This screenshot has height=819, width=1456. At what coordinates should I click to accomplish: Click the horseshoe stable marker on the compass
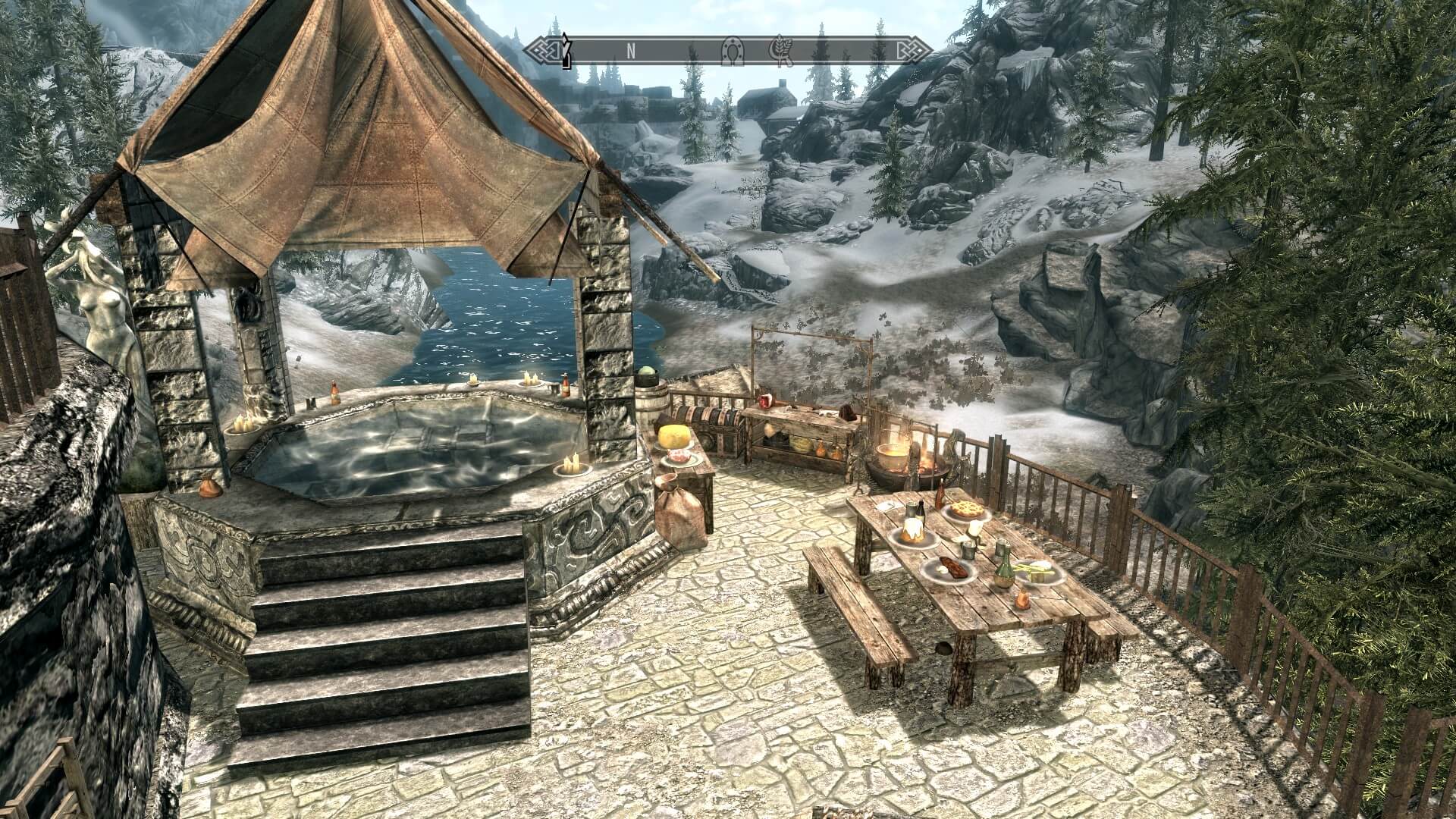pos(733,49)
